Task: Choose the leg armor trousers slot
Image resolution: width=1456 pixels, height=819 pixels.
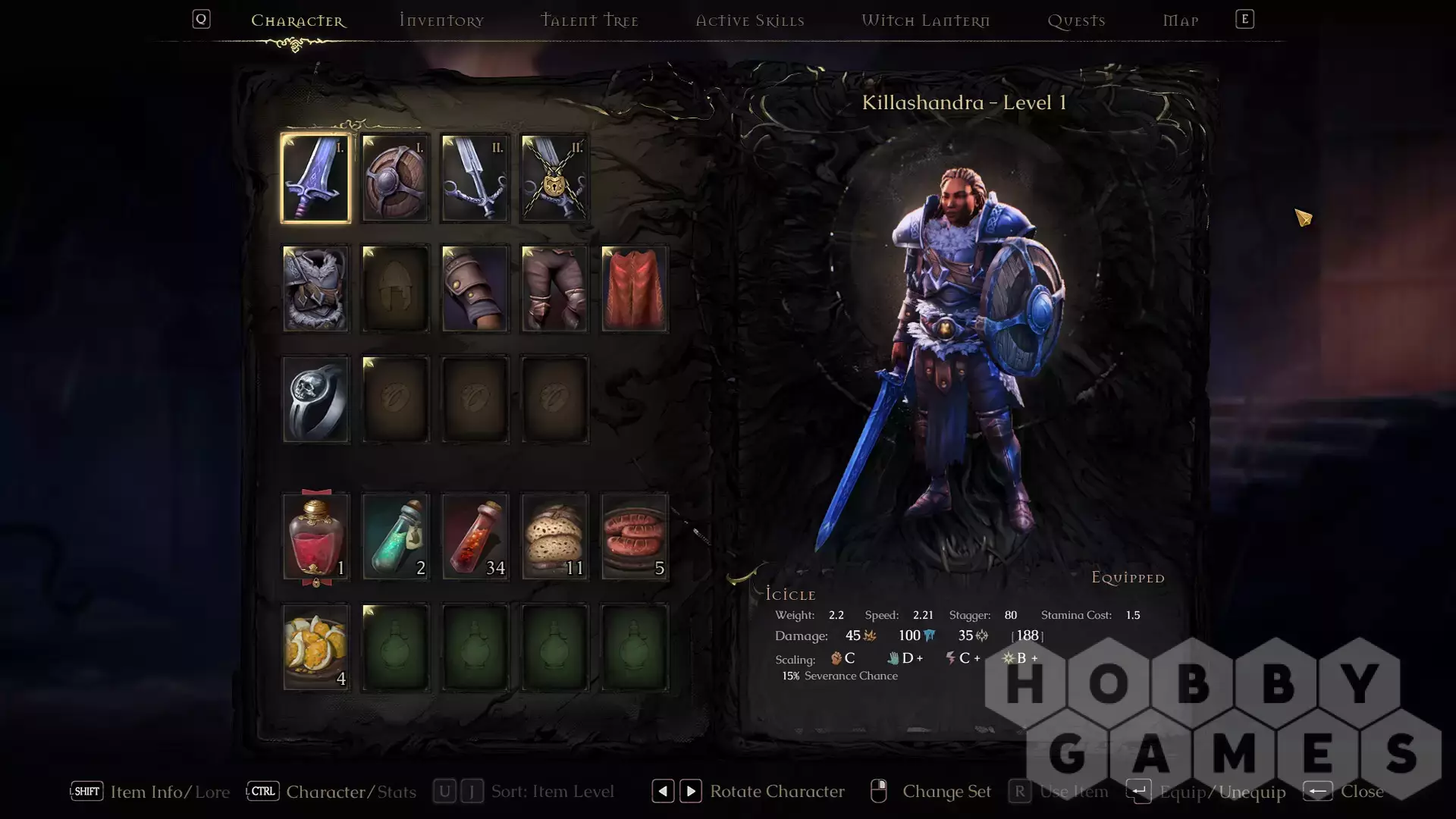Action: click(x=554, y=289)
